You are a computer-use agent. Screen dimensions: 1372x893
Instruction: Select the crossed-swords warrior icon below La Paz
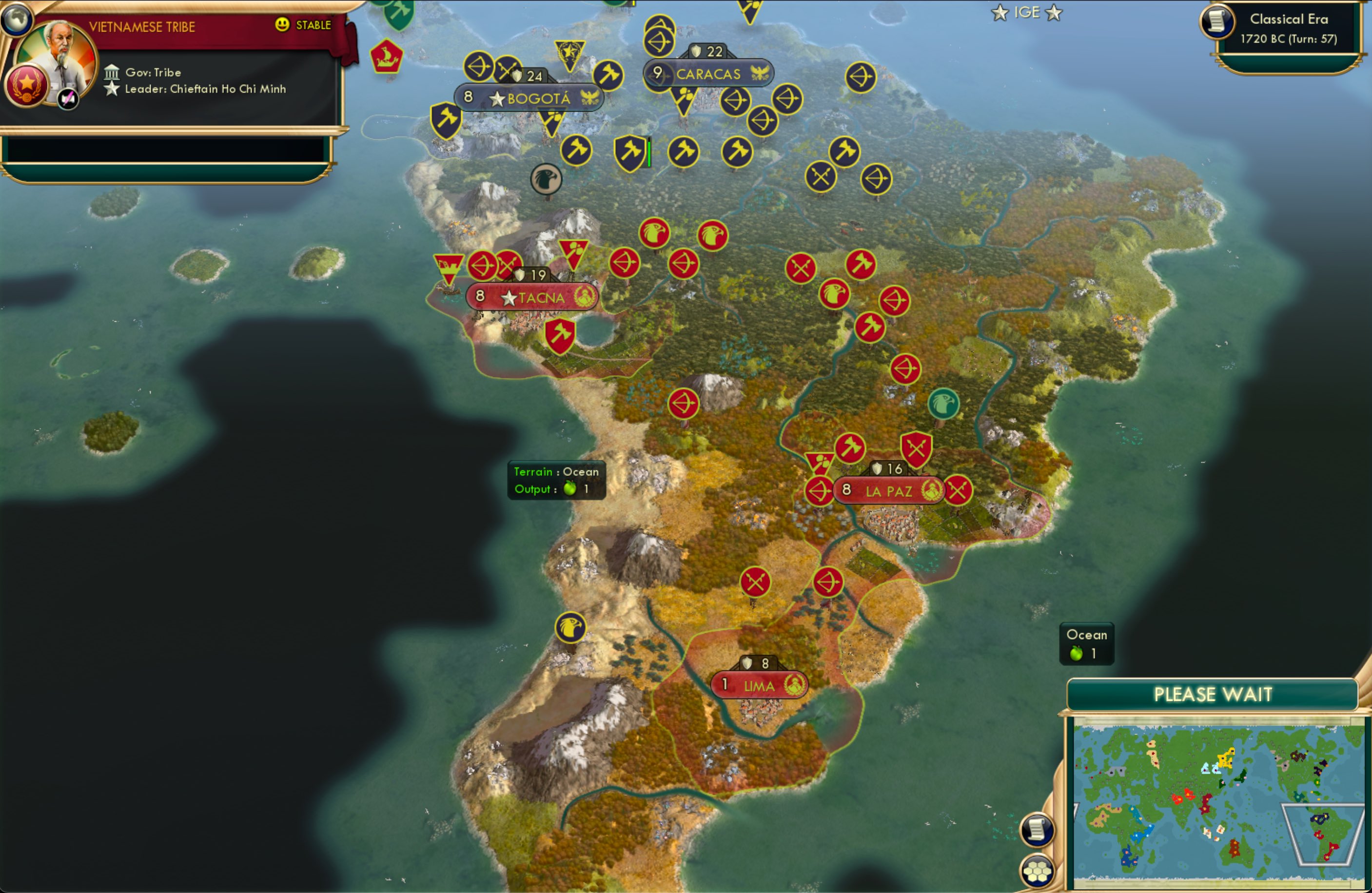755,582
